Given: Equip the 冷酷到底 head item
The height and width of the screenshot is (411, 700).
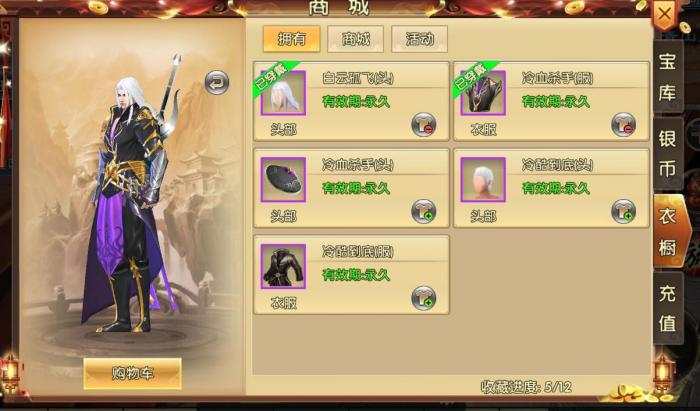Looking at the screenshot, I should [x=624, y=211].
